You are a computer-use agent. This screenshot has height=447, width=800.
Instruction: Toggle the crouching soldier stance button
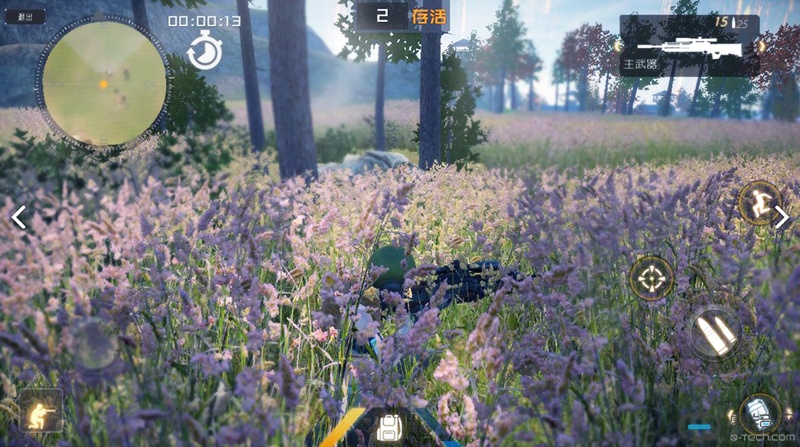[40, 410]
